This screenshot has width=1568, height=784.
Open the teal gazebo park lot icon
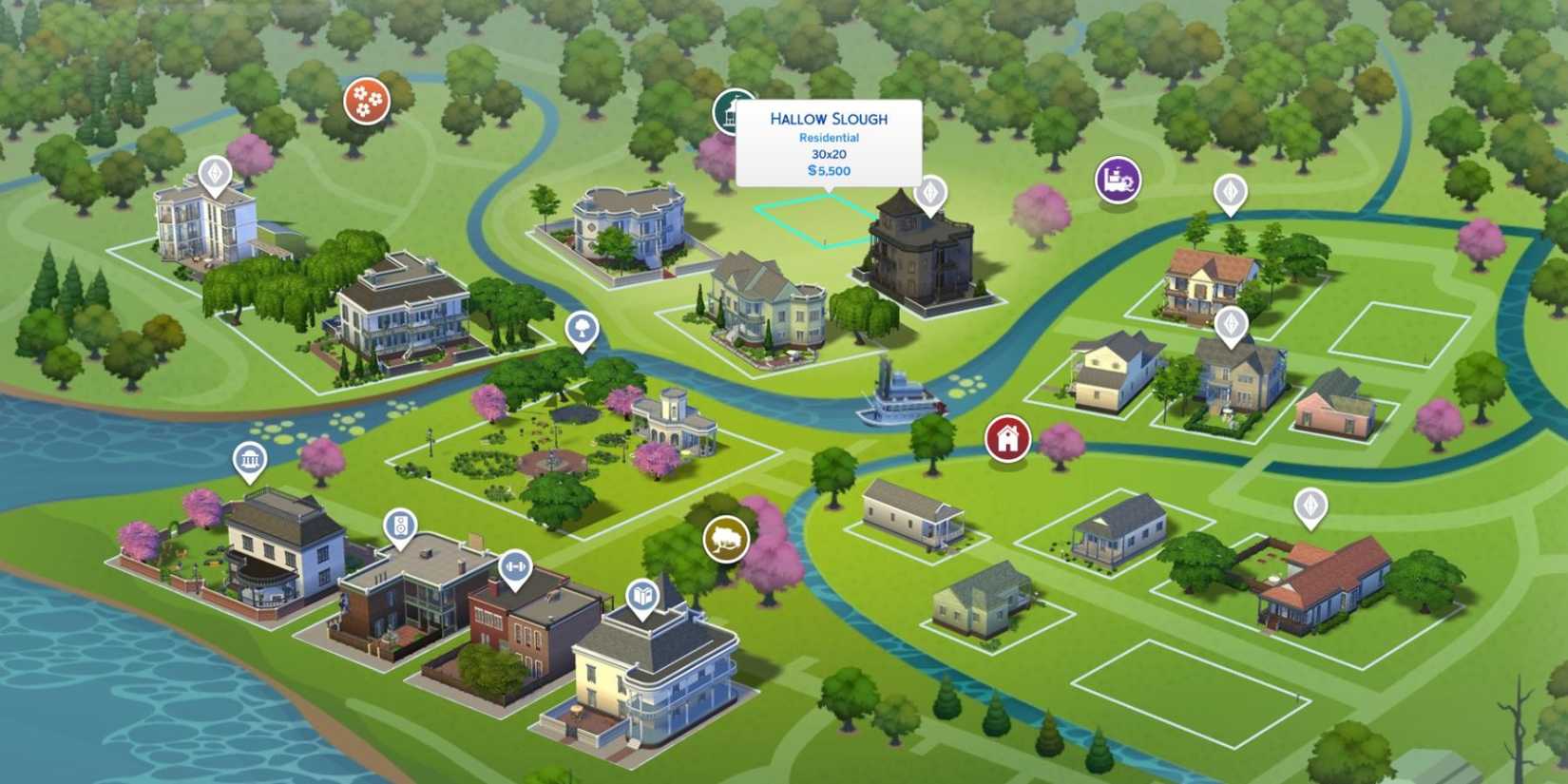734,109
